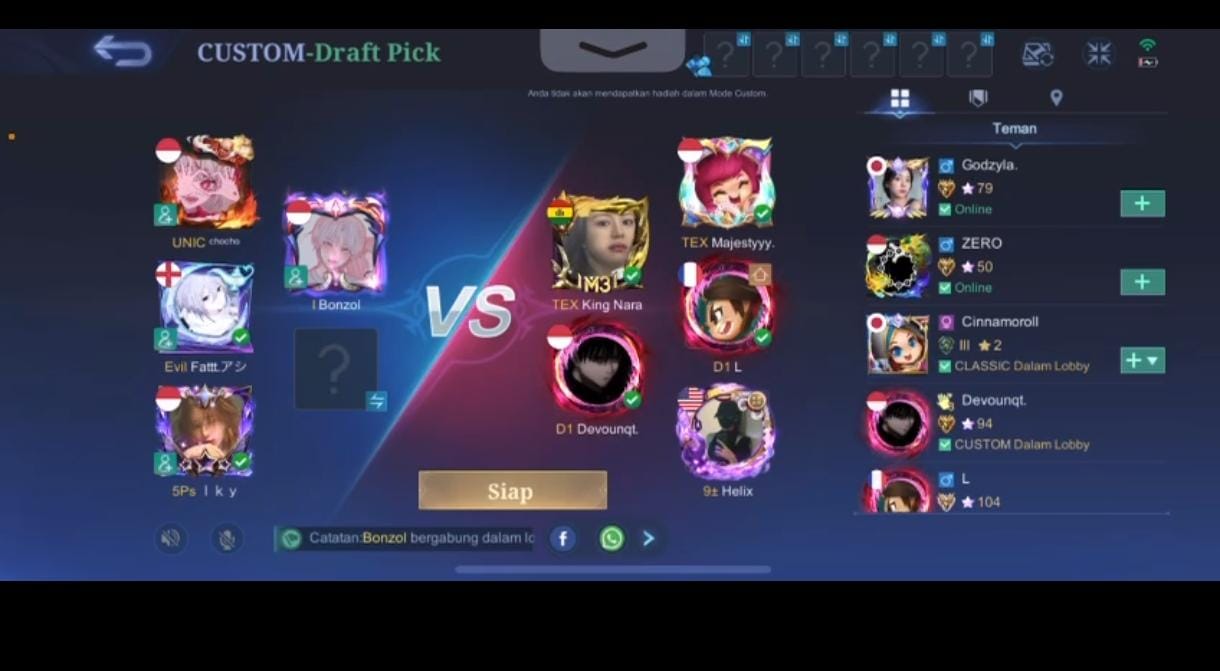Screen dimensions: 1220x671
Task: Toggle the muted microphone icon
Action: 227,539
